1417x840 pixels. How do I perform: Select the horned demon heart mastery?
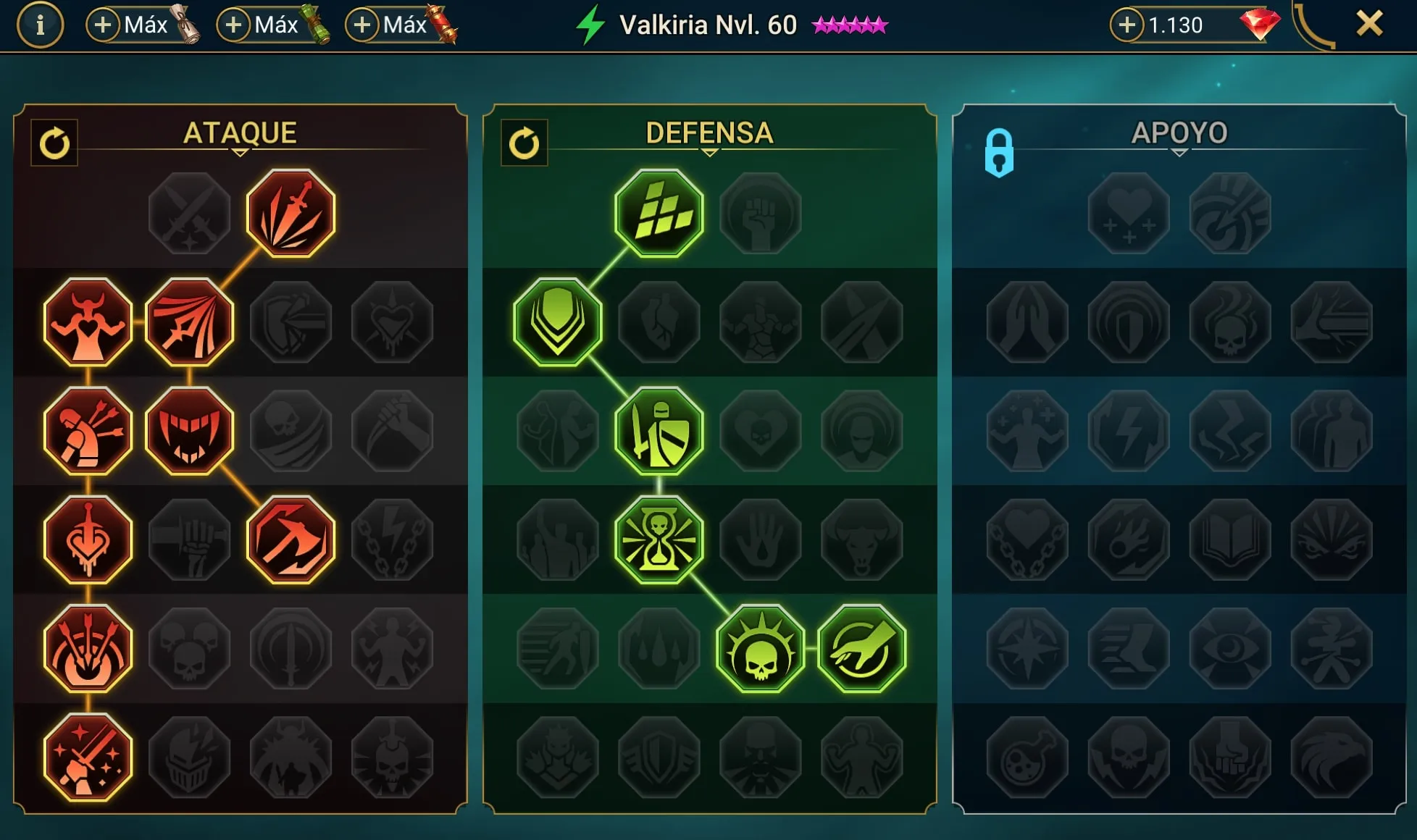tap(88, 322)
